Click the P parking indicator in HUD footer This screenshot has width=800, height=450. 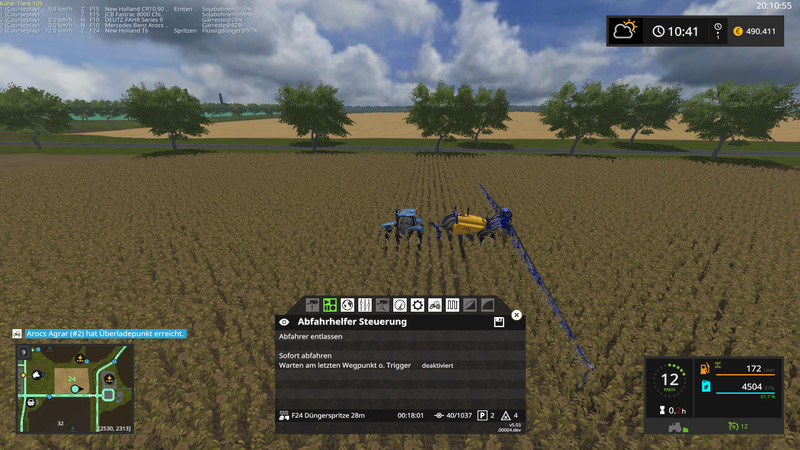[x=482, y=415]
